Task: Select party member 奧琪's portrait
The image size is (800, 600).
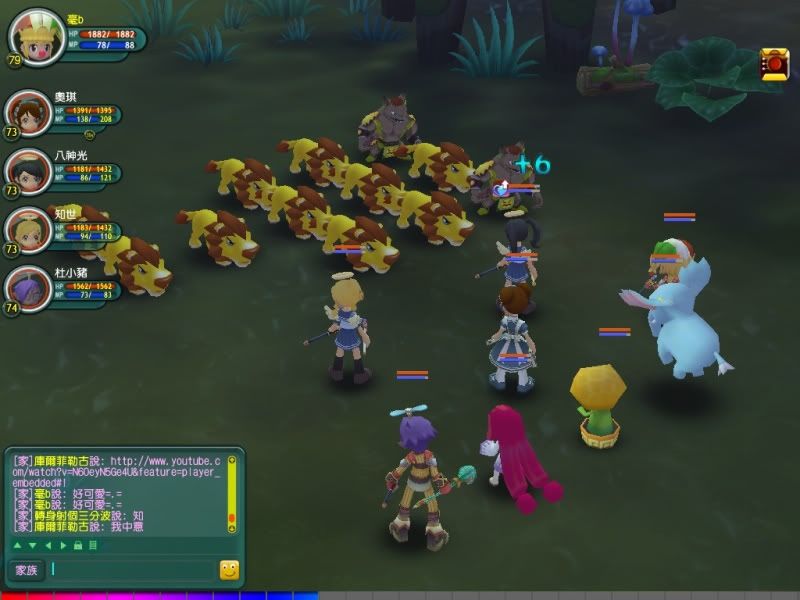Action: tap(28, 114)
